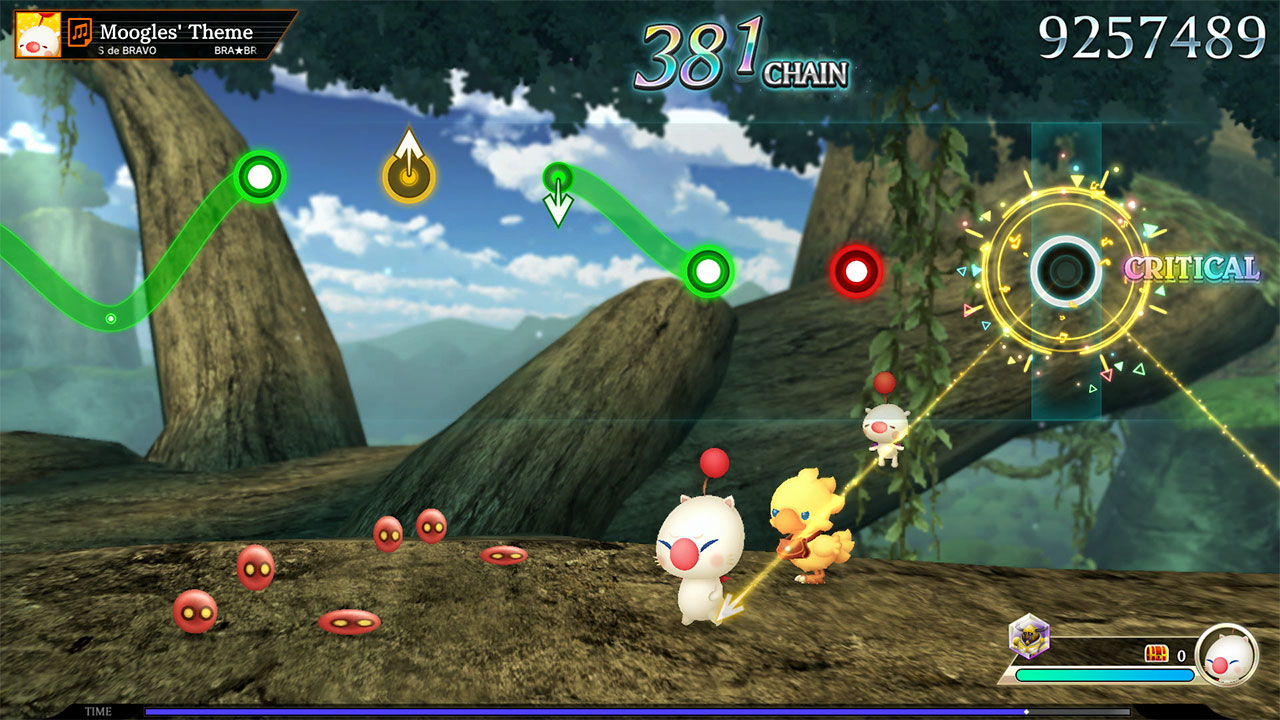Click the Moogle party portrait by the gauge
The image size is (1280, 720).
[x=1227, y=656]
